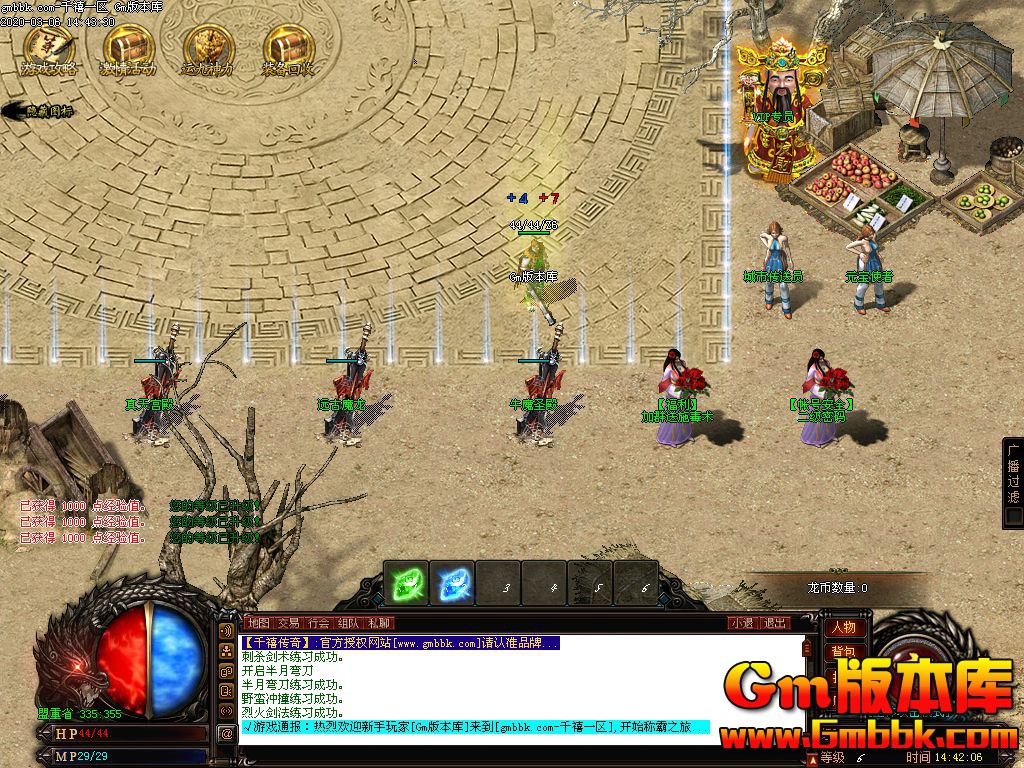Image resolution: width=1024 pixels, height=768 pixels.
Task: Open the 行会 guild tab
Action: click(318, 623)
